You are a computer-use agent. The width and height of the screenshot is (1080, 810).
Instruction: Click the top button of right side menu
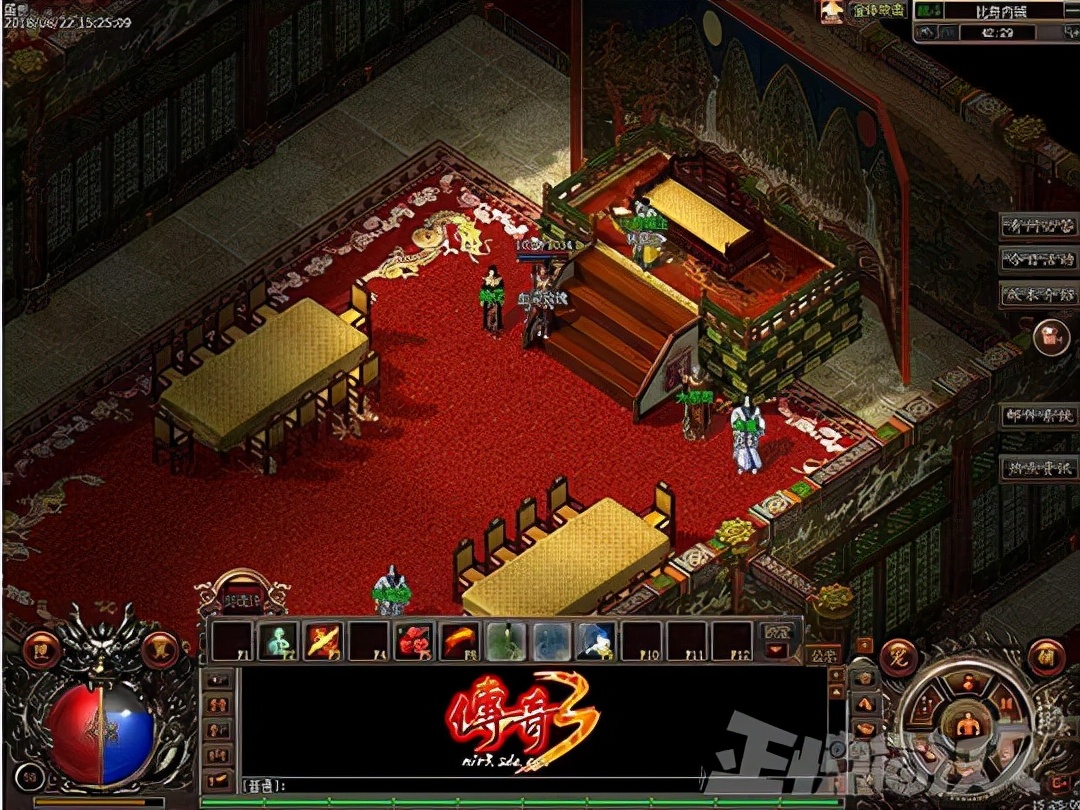click(1038, 226)
